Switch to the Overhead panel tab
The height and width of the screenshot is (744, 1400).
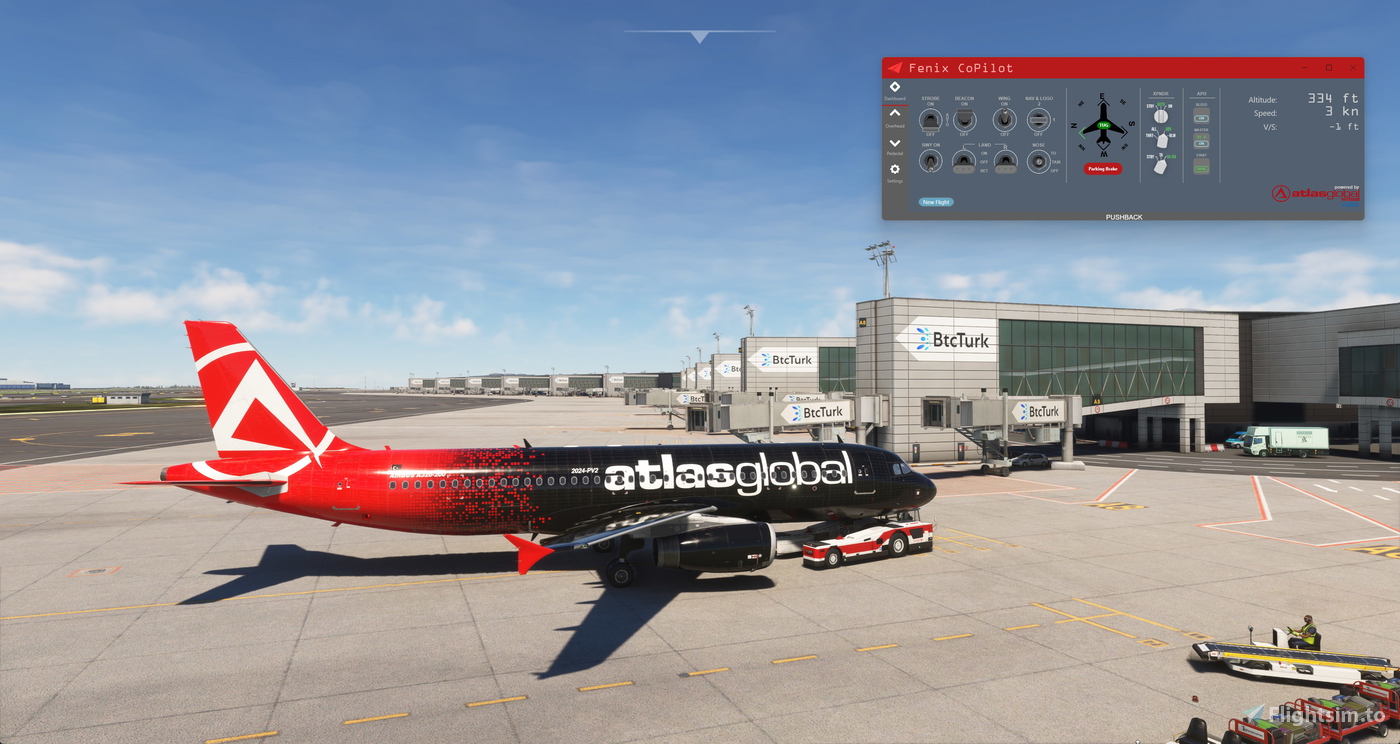point(894,114)
